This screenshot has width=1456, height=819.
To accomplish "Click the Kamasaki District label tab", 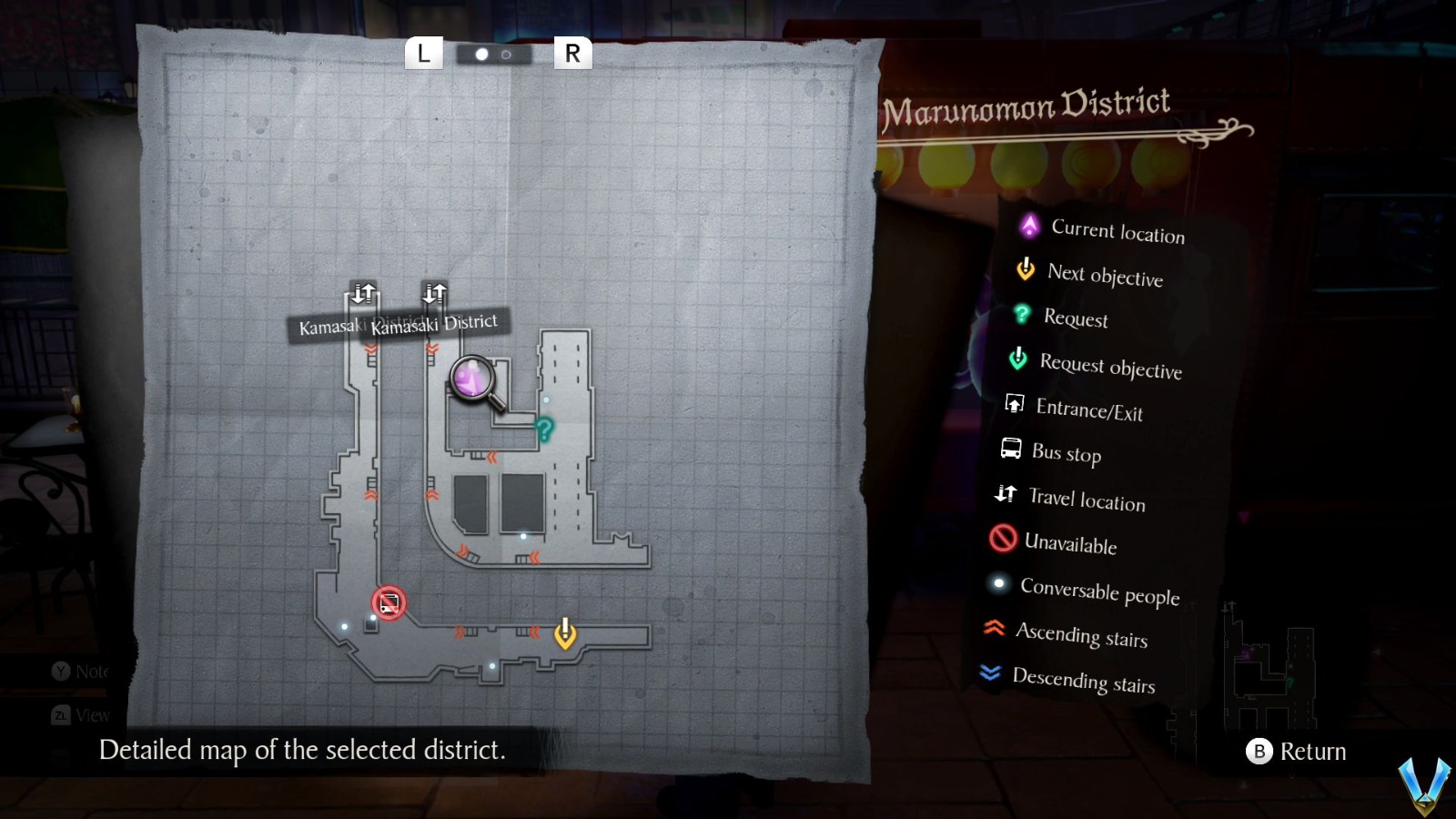I will point(435,322).
